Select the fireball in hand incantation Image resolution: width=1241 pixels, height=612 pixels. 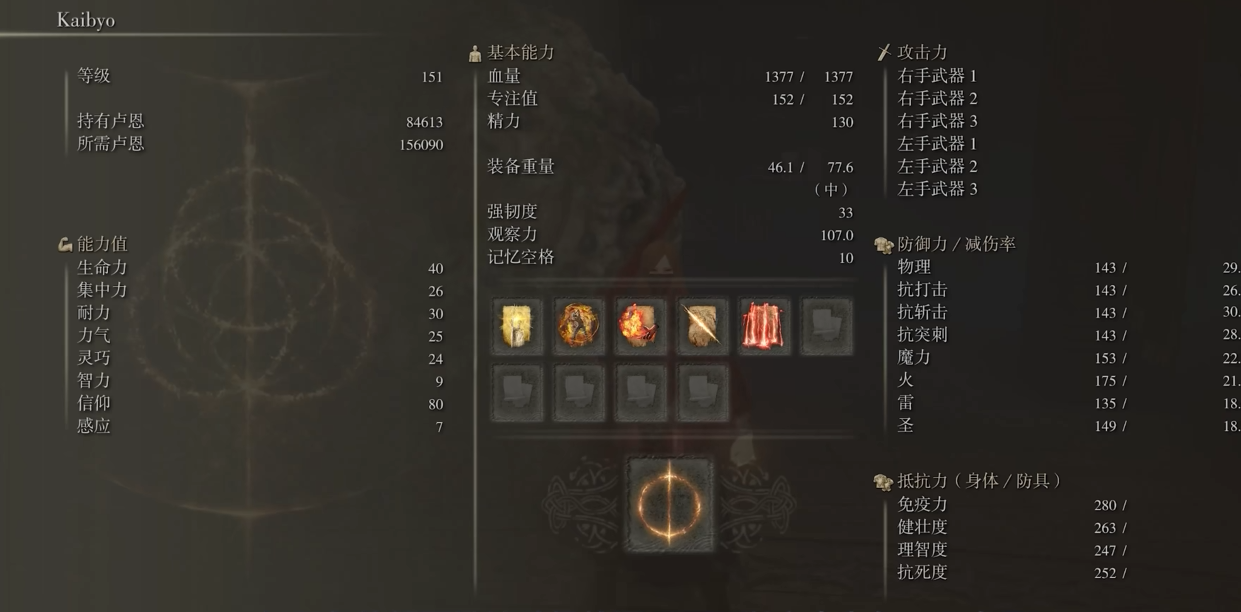(641, 326)
